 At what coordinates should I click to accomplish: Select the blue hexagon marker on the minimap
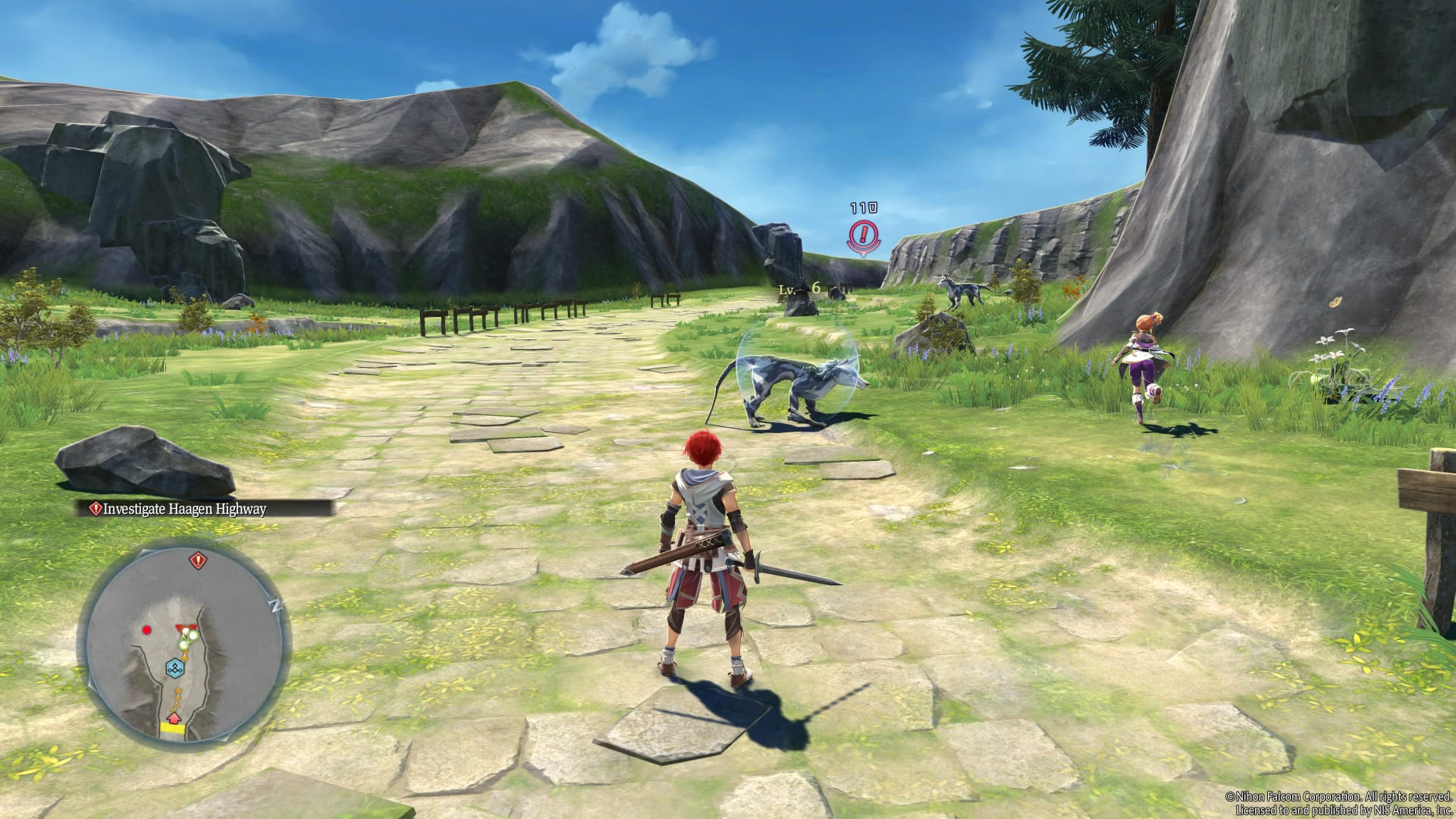[176, 669]
